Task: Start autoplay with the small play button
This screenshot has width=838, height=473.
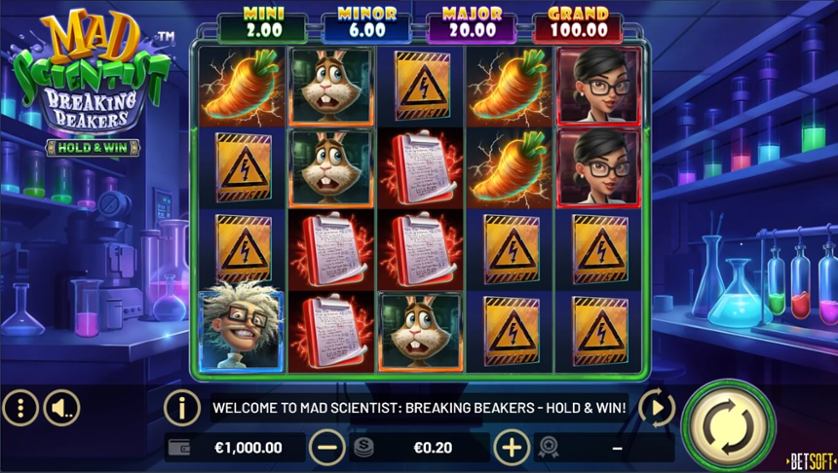Action: point(657,407)
